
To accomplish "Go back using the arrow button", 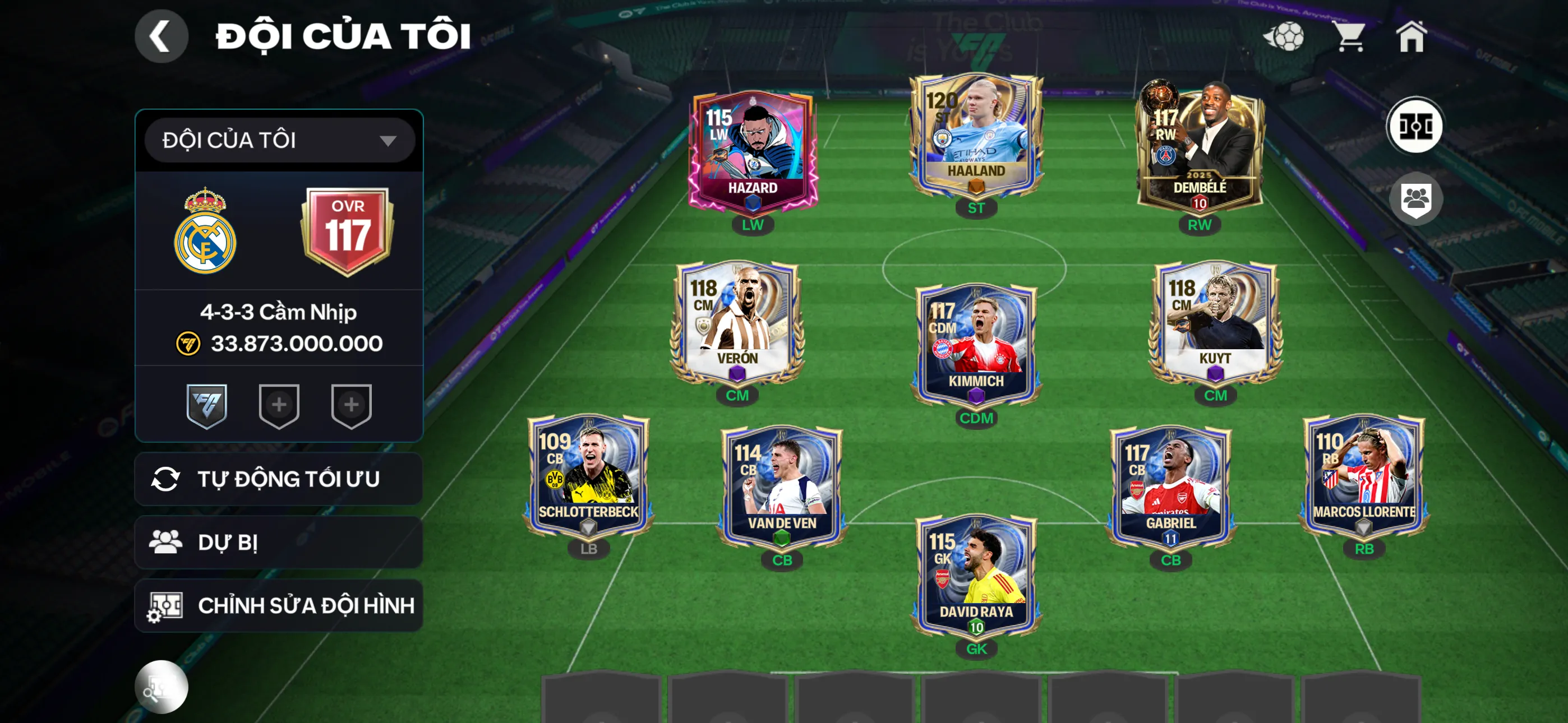I will 161,36.
